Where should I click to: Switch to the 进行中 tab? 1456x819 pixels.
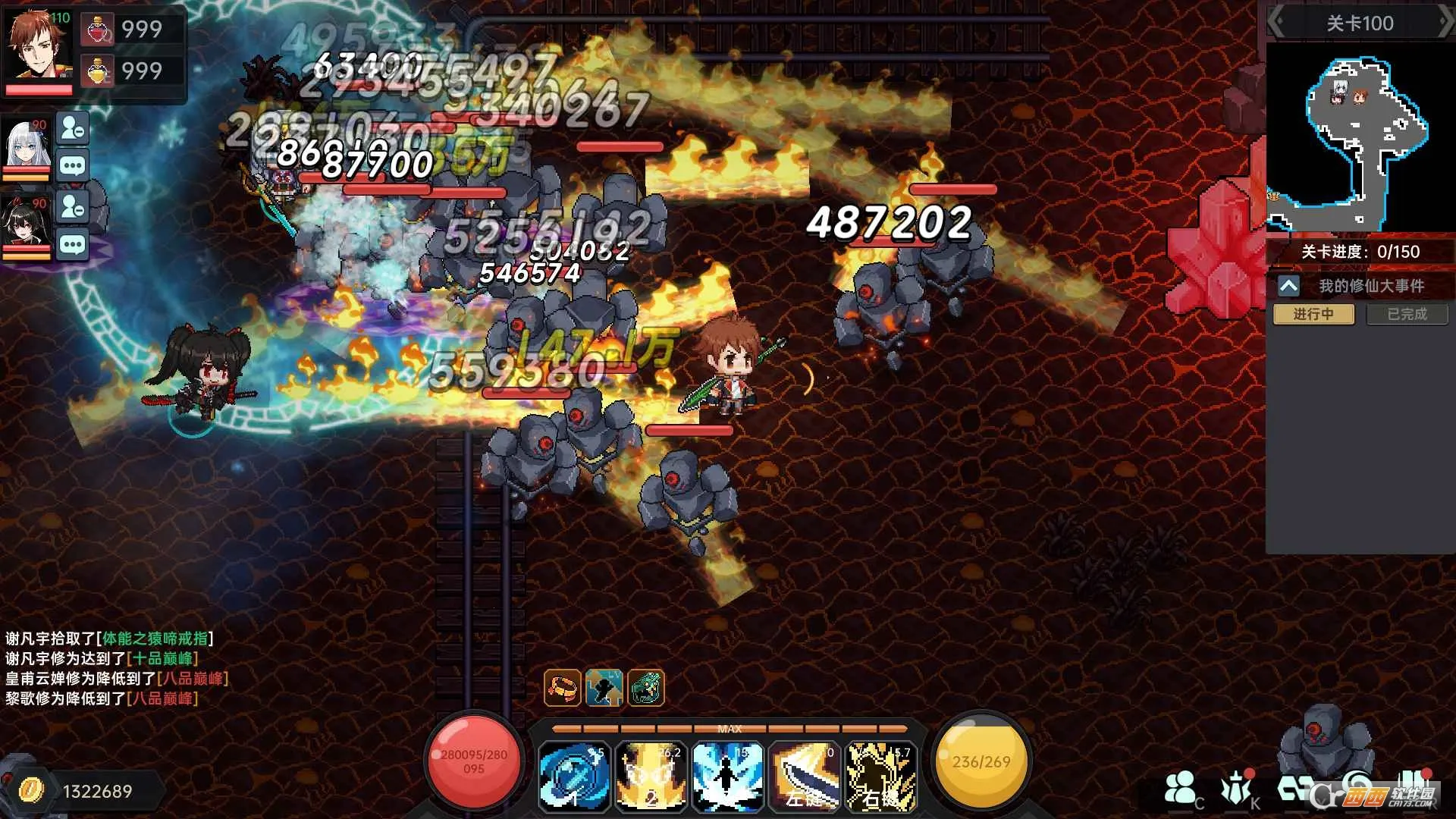pyautogui.click(x=1313, y=314)
